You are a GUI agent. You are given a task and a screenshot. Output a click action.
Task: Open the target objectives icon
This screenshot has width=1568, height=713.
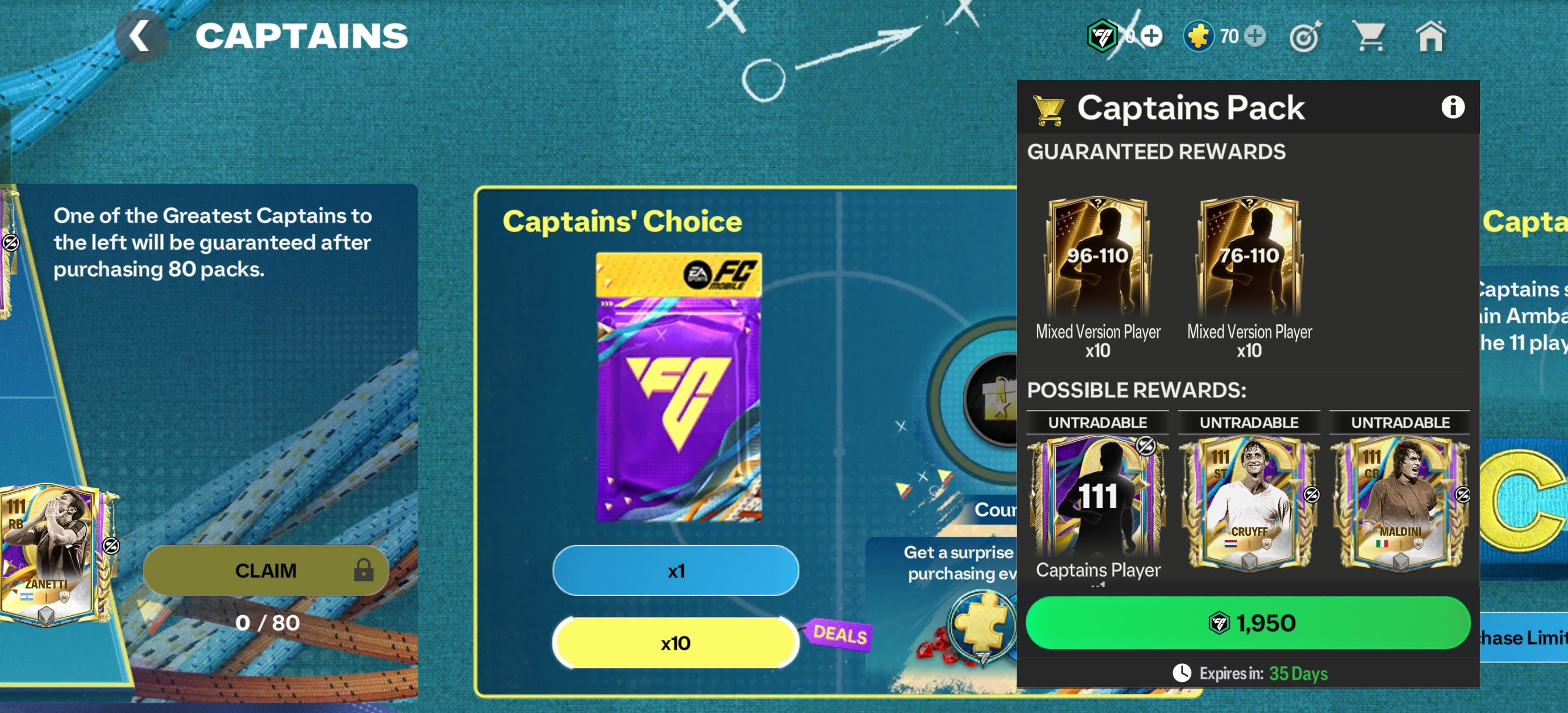pyautogui.click(x=1305, y=38)
